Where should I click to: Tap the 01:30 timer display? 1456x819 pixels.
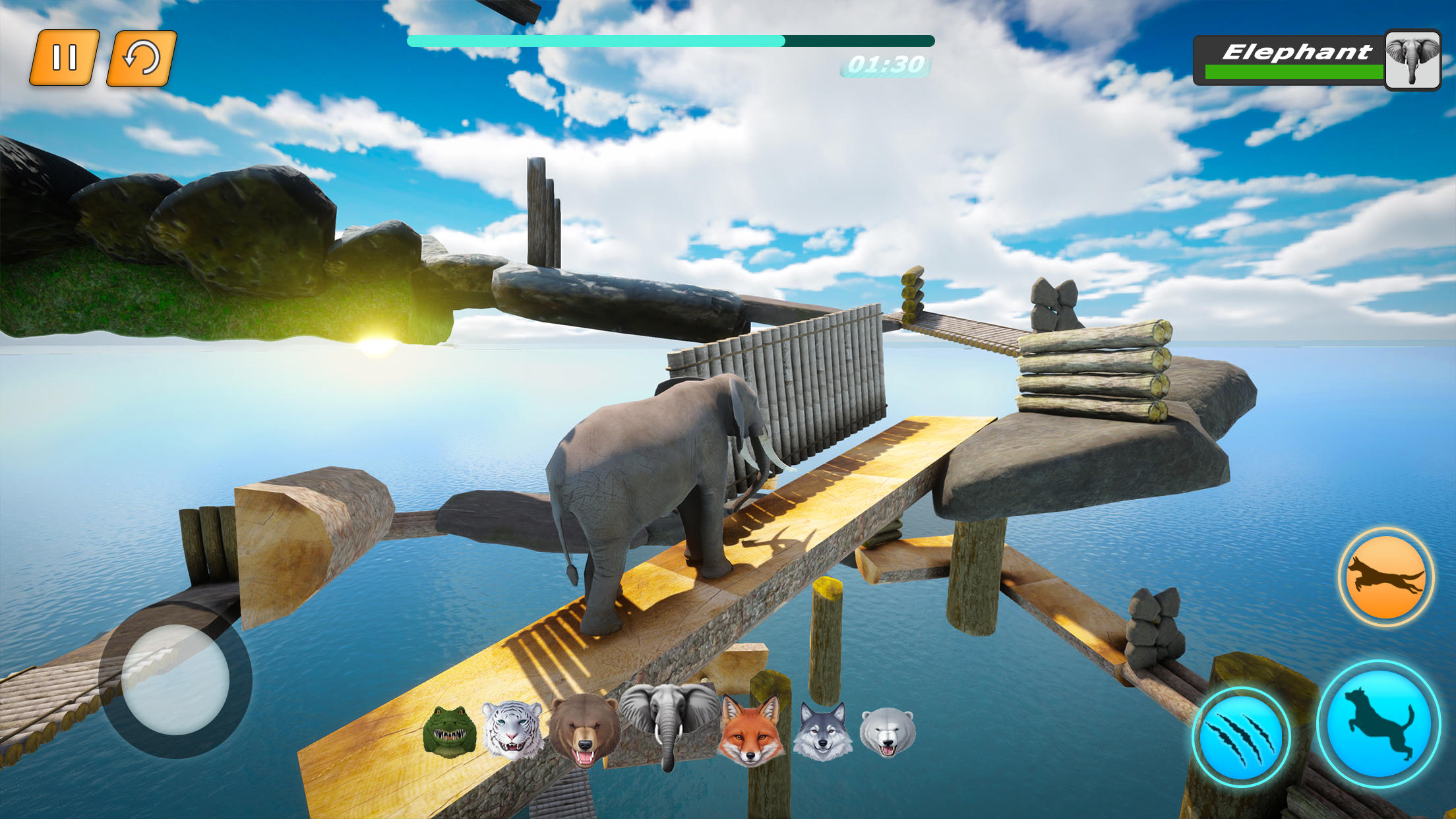[x=887, y=63]
